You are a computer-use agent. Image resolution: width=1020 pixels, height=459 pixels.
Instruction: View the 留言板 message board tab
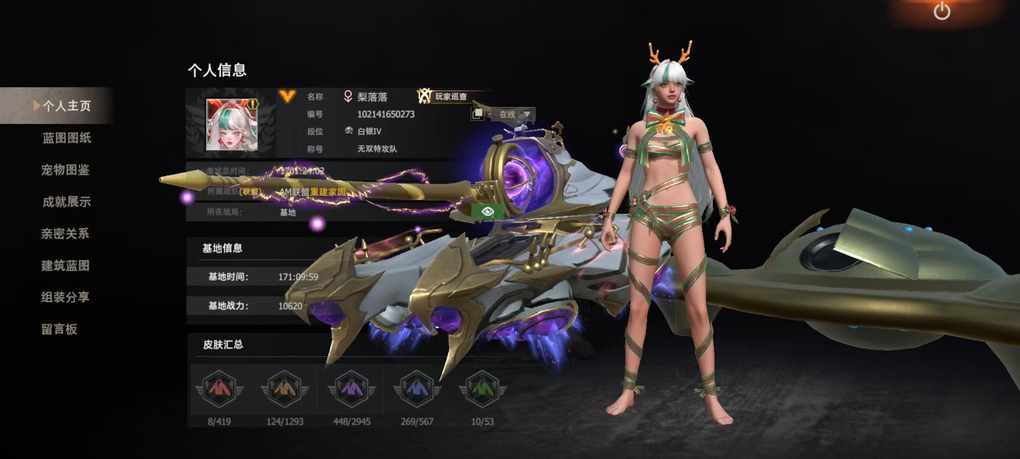click(x=59, y=329)
